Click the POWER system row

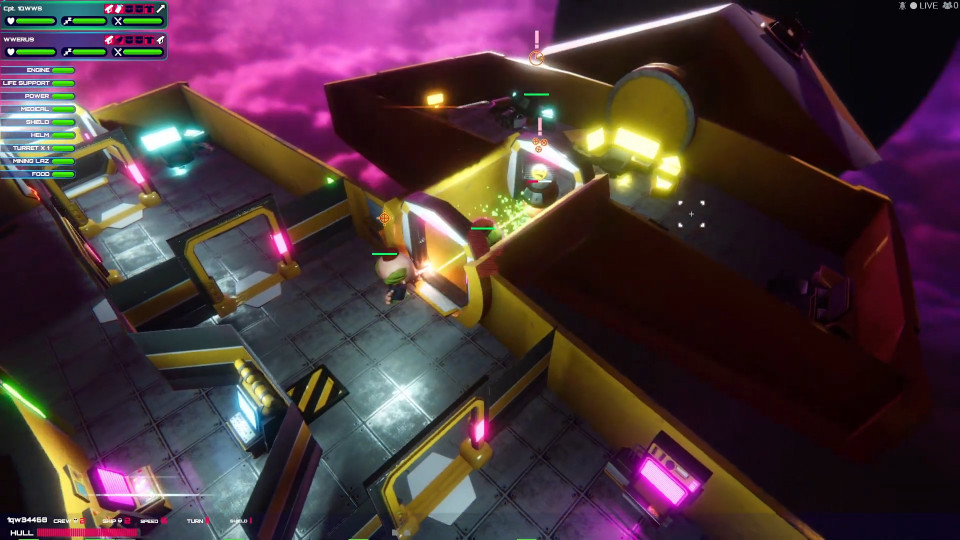pyautogui.click(x=38, y=96)
